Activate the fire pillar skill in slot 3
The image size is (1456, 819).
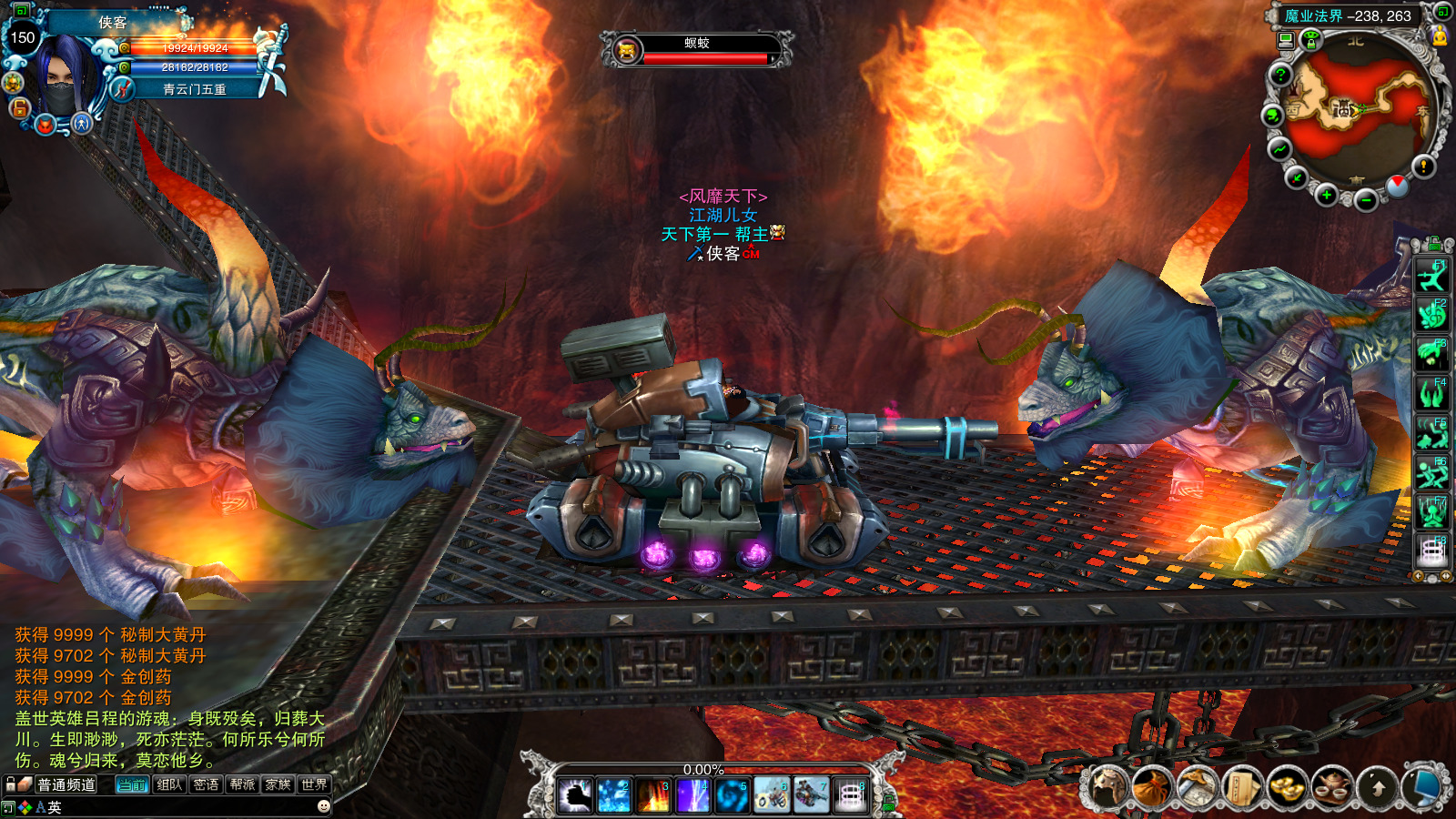[x=653, y=794]
